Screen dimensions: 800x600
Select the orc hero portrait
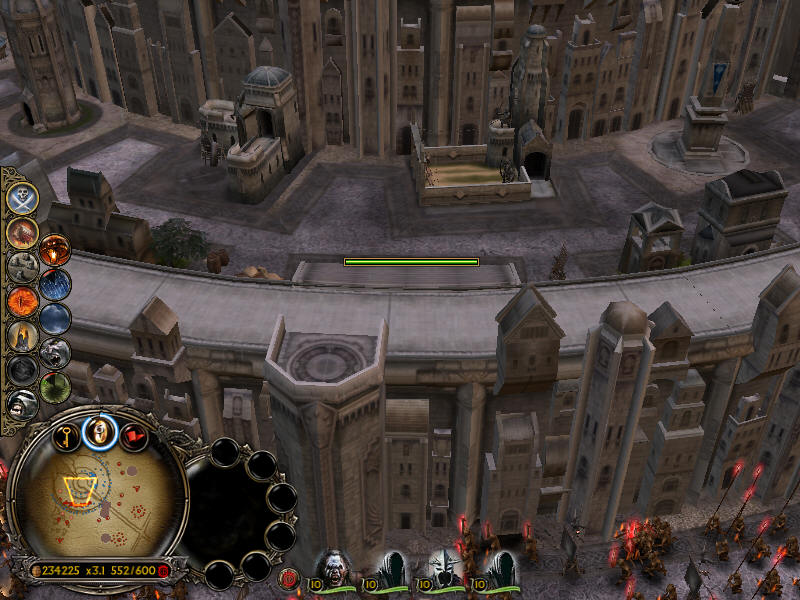(333, 567)
